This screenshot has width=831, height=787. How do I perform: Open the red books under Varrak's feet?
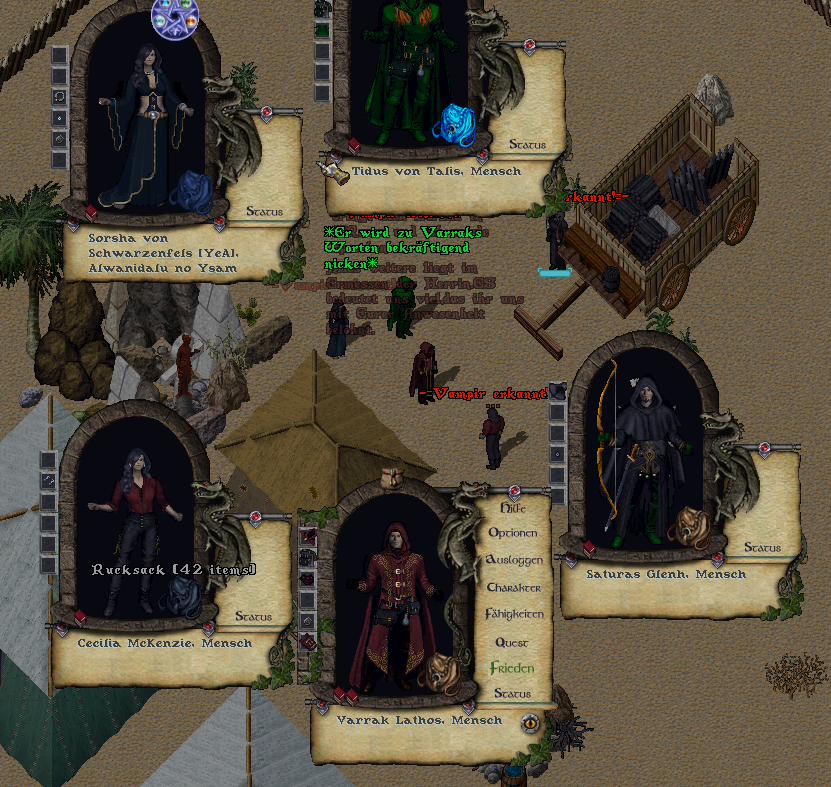click(x=345, y=693)
